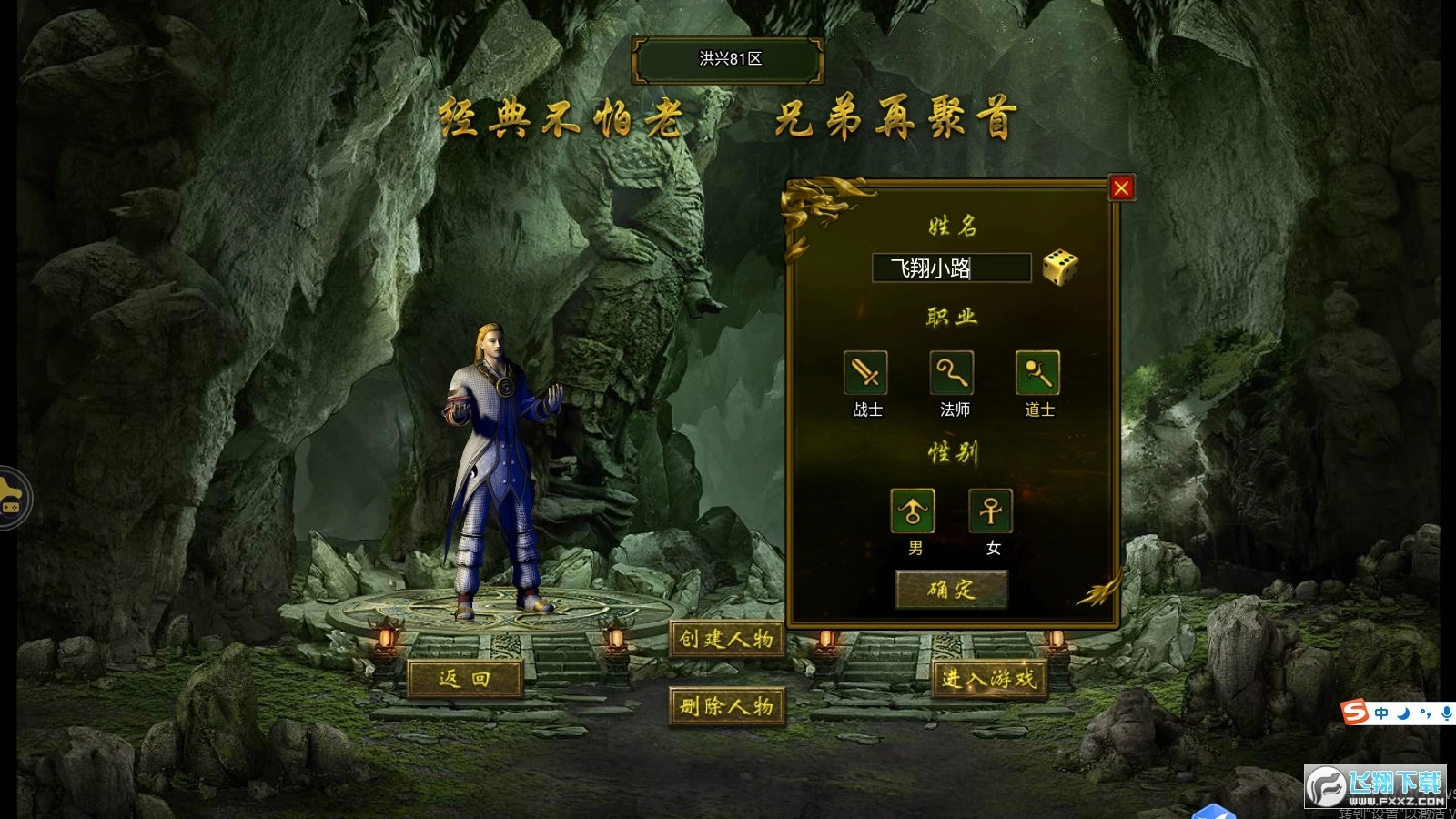The width and height of the screenshot is (1456, 819).
Task: Click the 删除人物 delete character button
Action: coord(728,708)
